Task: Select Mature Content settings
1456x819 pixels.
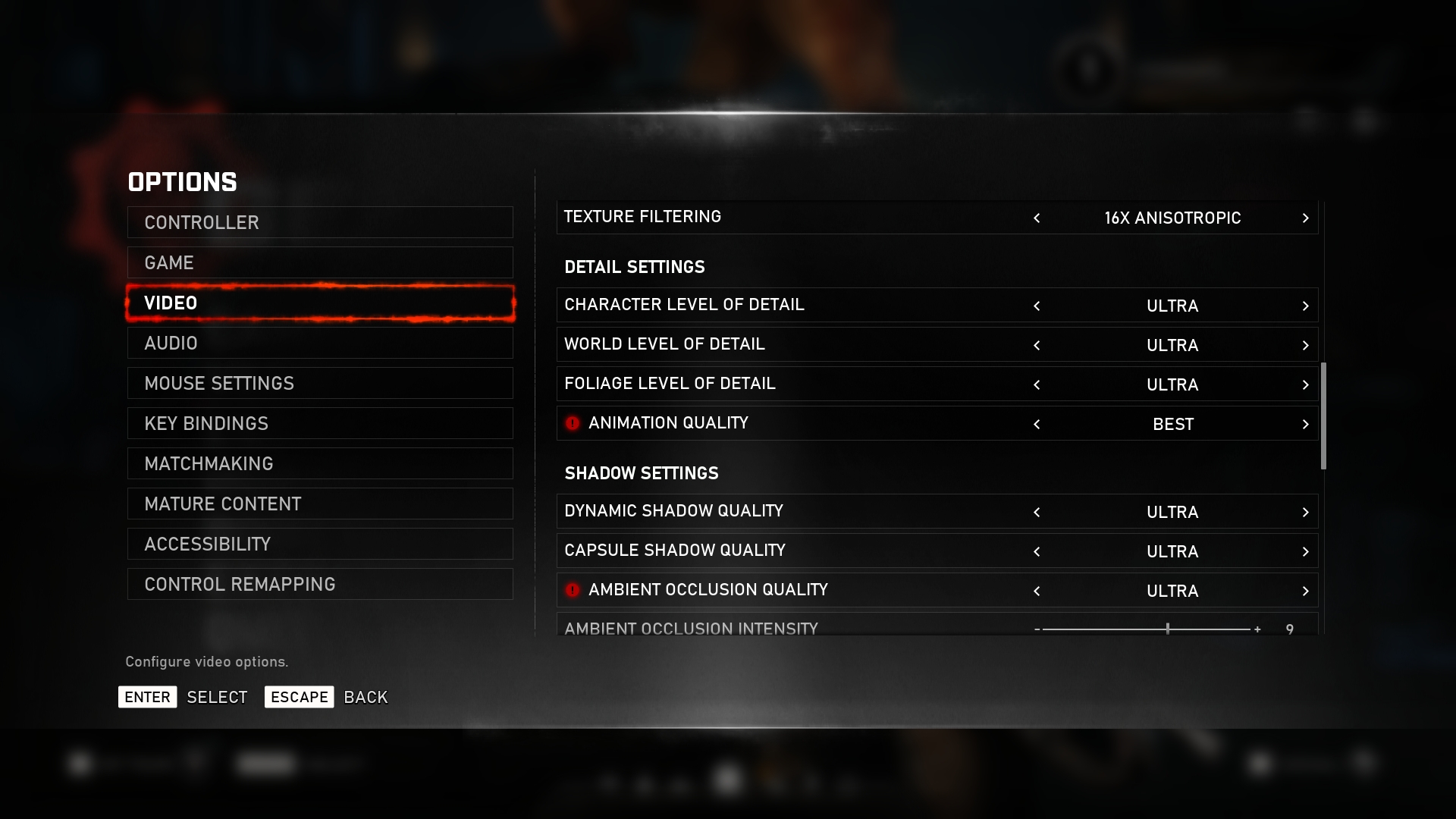Action: pyautogui.click(x=319, y=504)
